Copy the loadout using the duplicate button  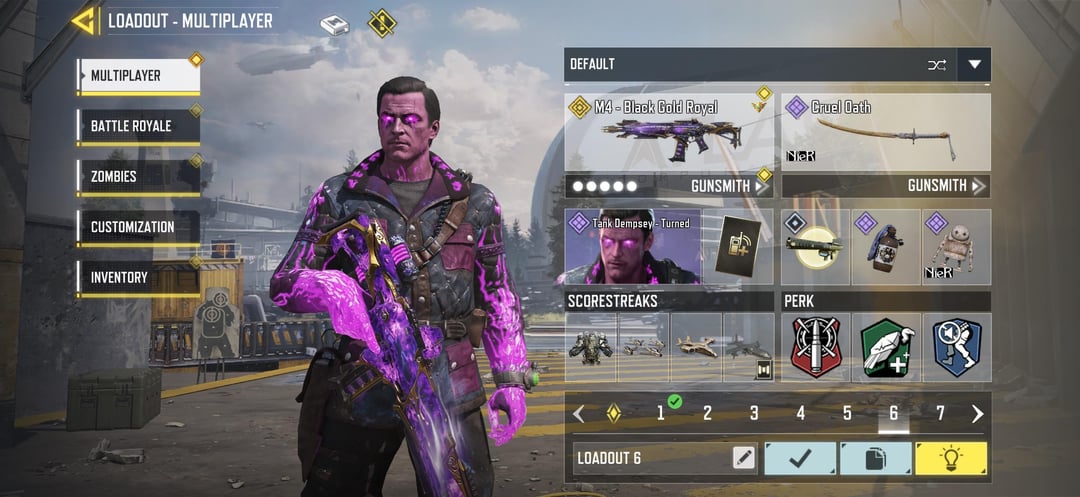pyautogui.click(x=875, y=458)
